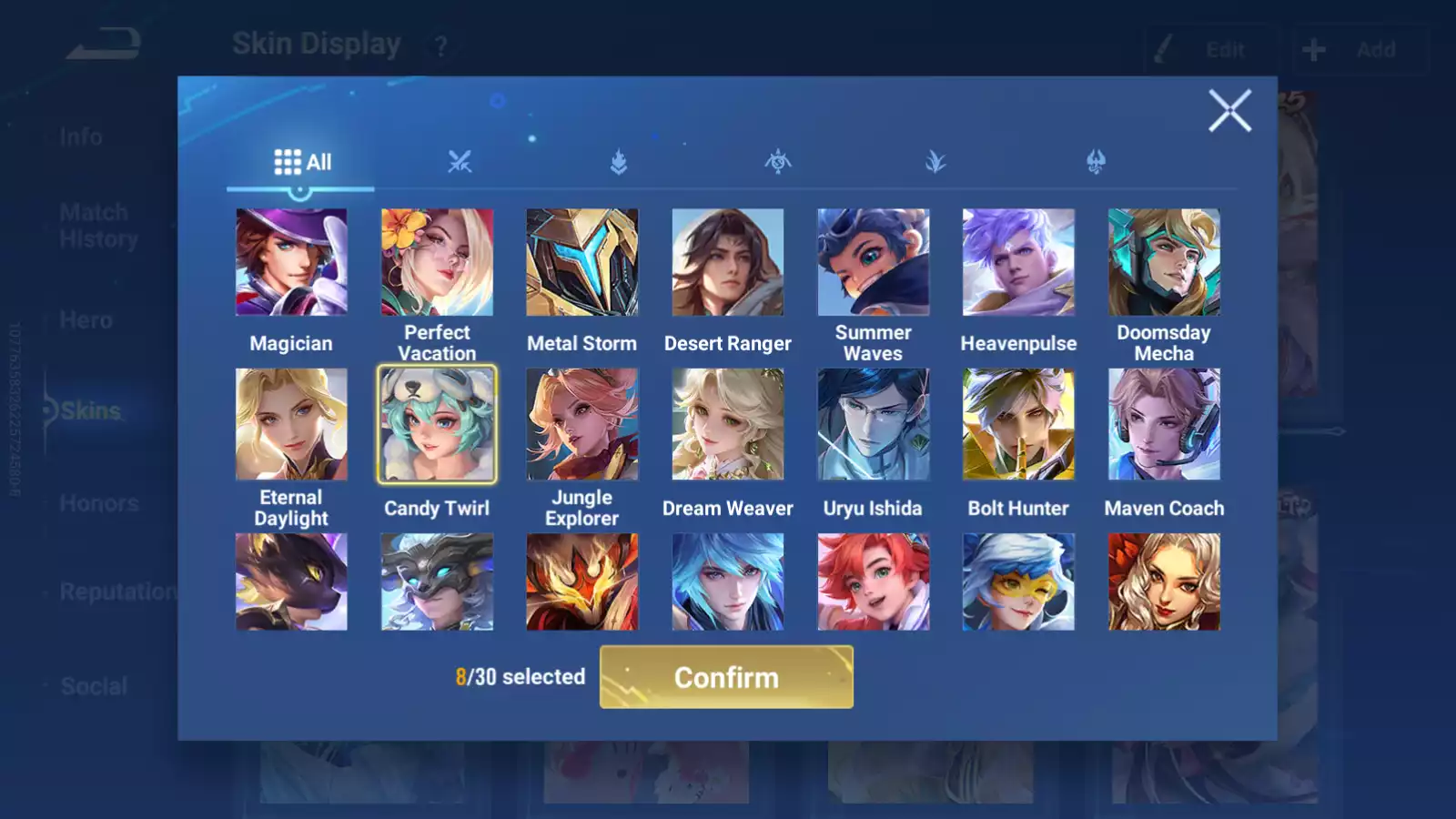Viewport: 1456px width, 819px height.
Task: Select the Eternal Daylight skin
Action: [x=291, y=424]
